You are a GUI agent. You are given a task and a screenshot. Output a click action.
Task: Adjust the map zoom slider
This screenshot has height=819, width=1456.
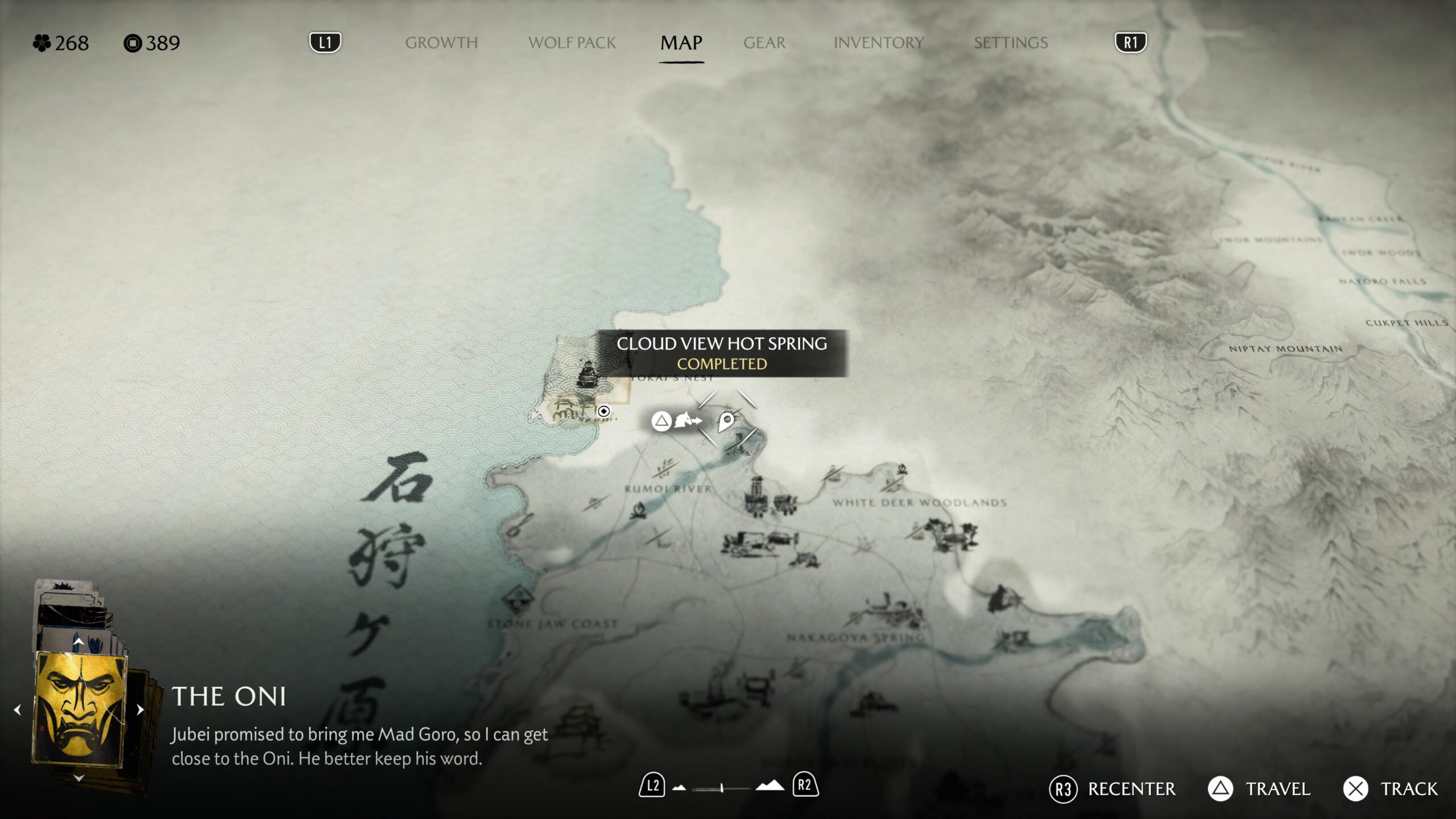pyautogui.click(x=722, y=788)
